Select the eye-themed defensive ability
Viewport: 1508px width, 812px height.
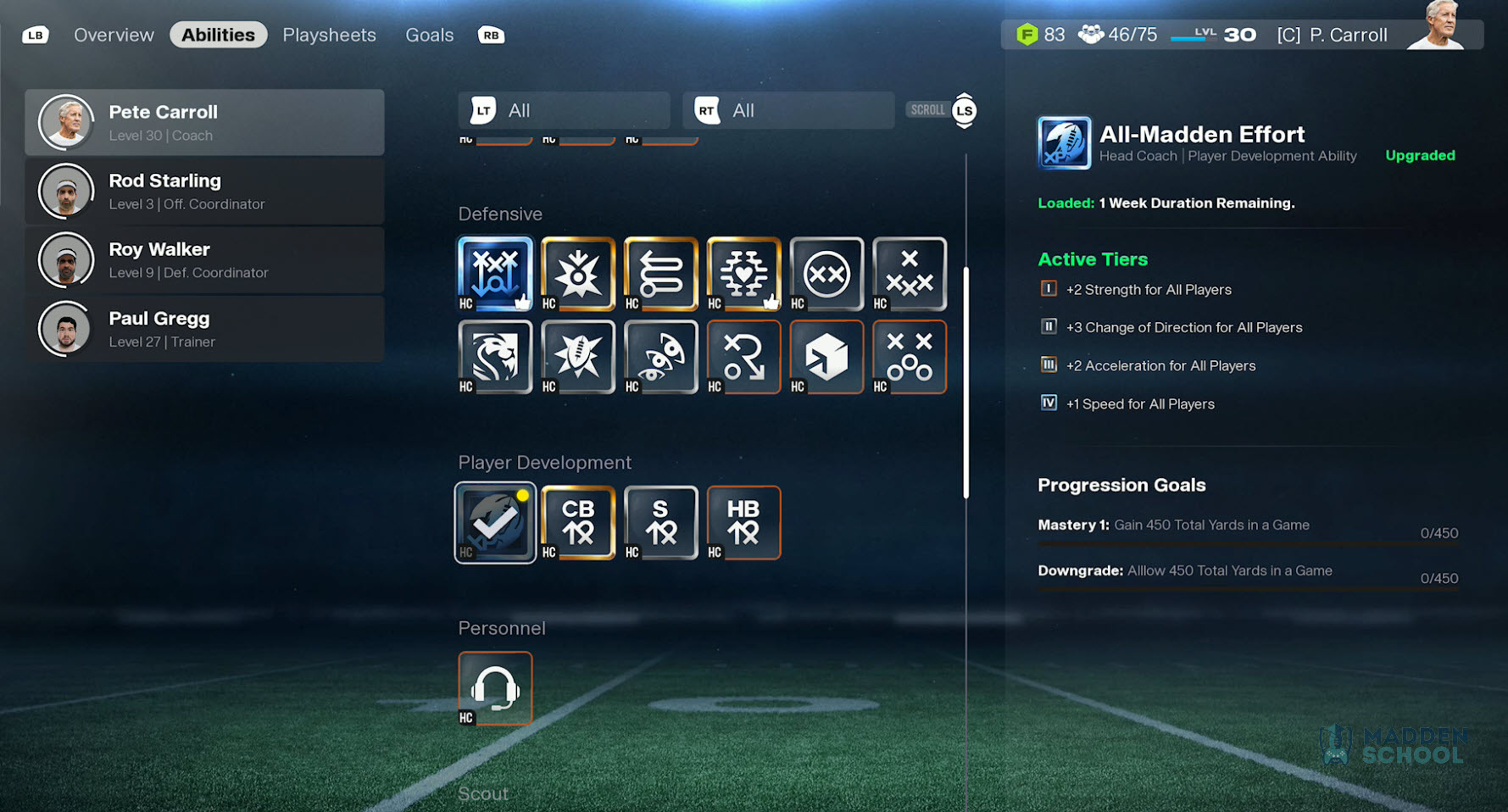[x=660, y=357]
